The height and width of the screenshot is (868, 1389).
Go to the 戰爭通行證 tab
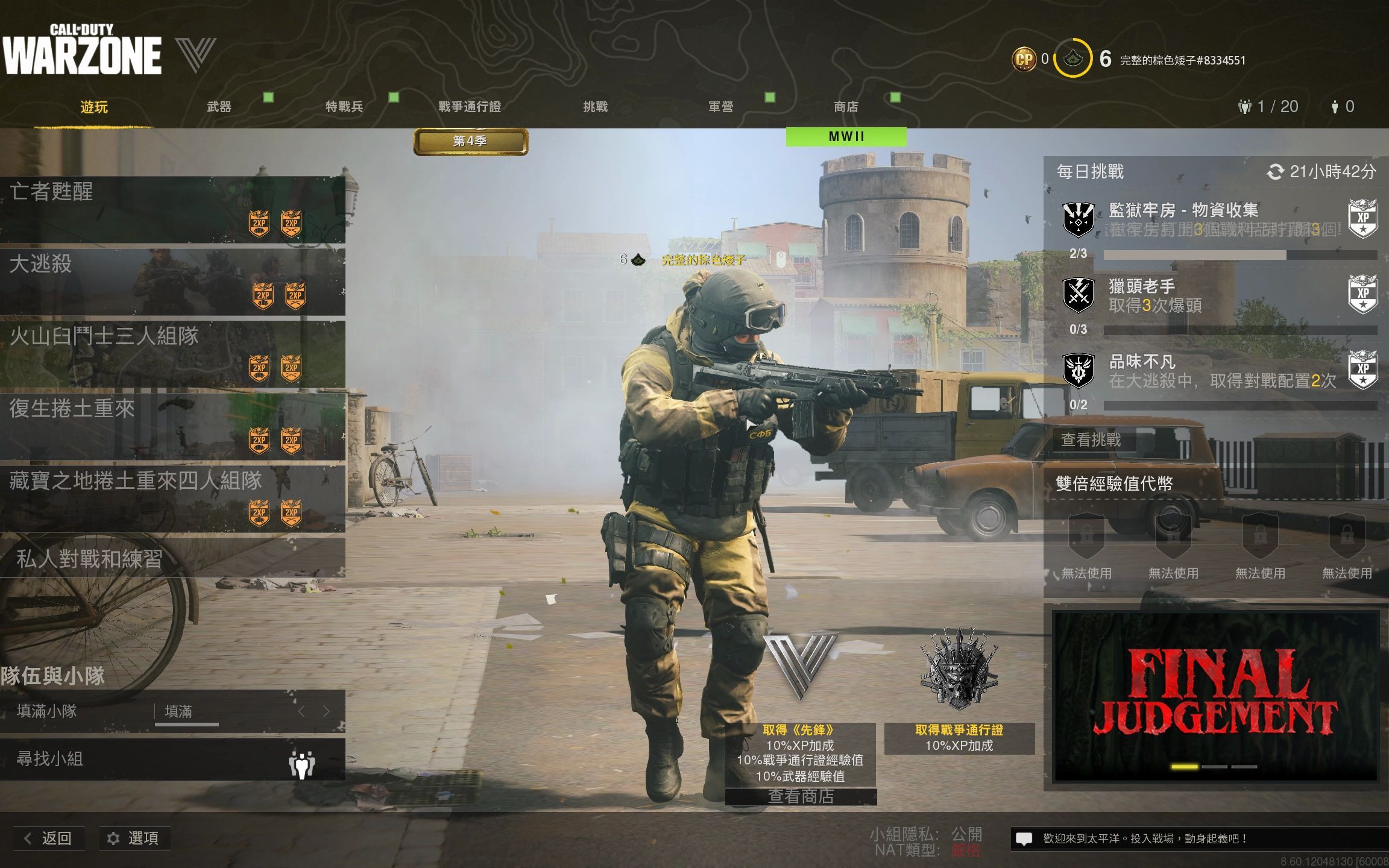pos(470,107)
